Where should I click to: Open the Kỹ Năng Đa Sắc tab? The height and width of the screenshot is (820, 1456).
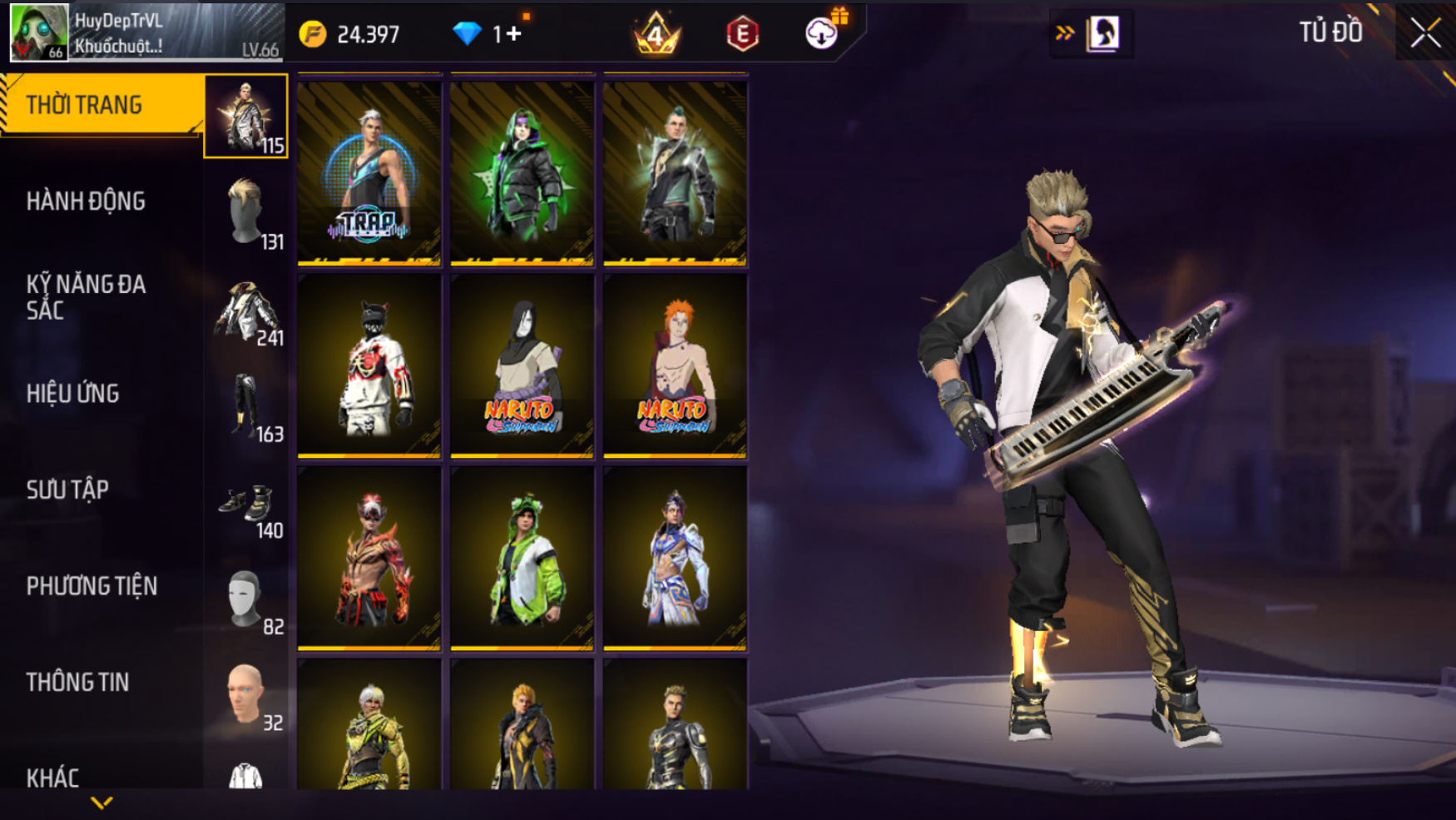click(86, 297)
